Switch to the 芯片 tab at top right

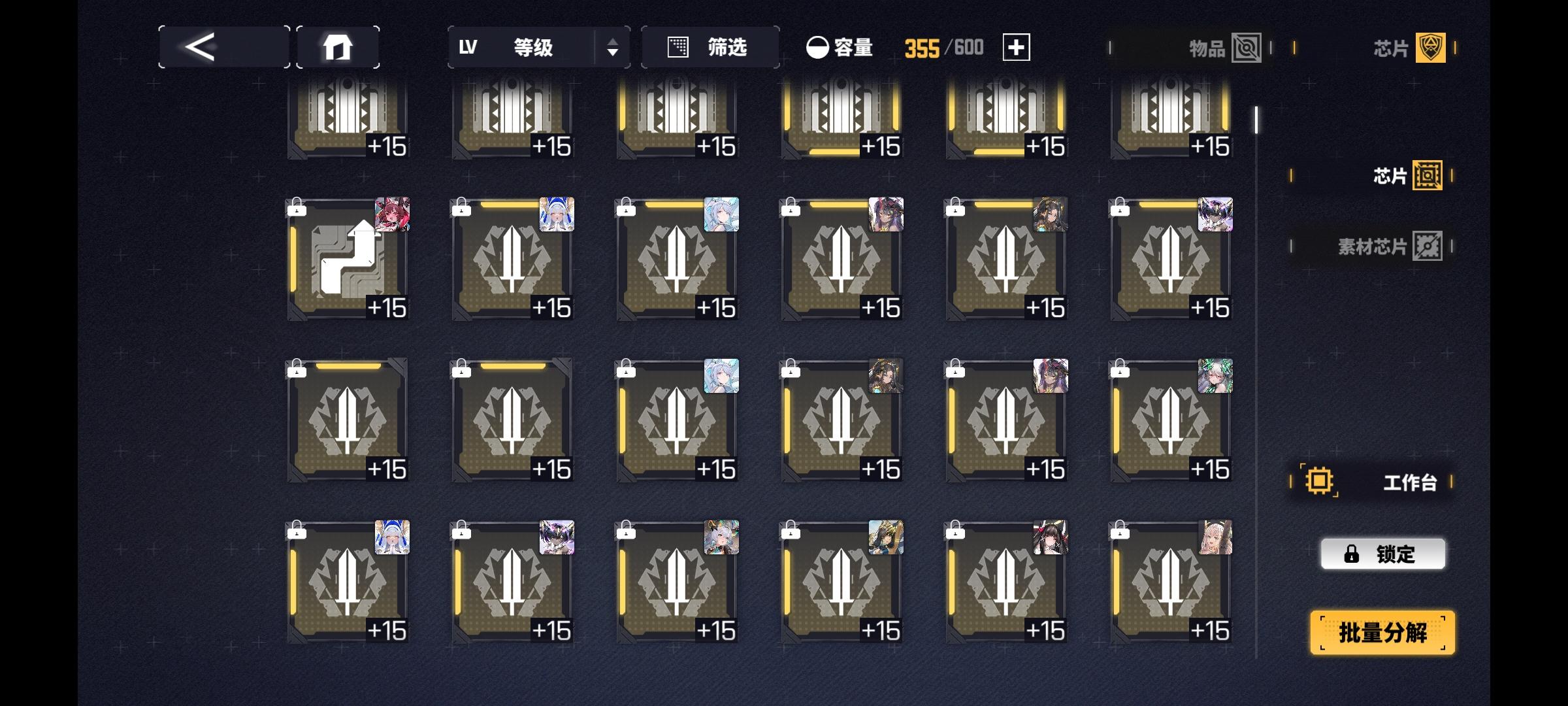(1408, 47)
